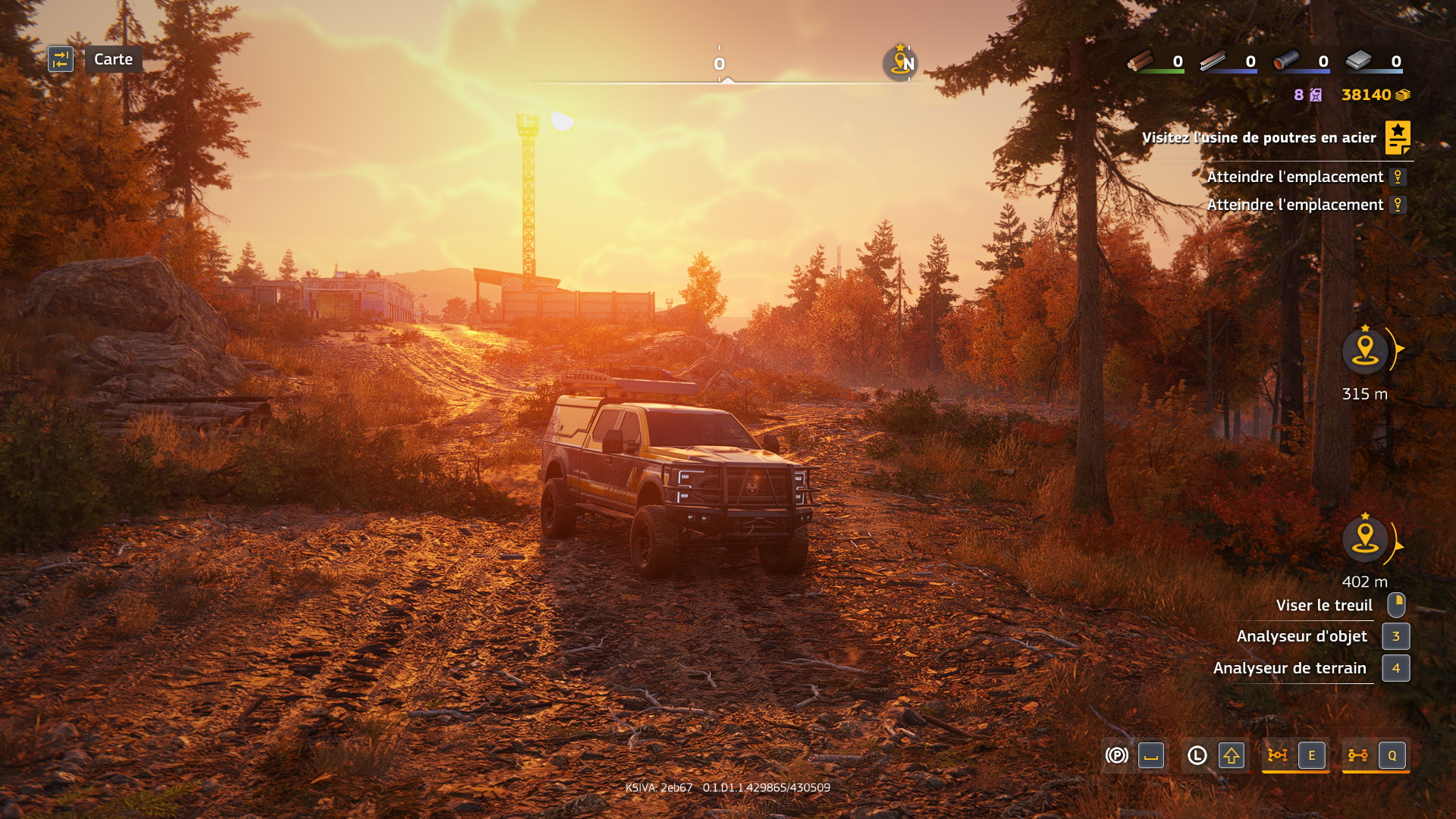
Task: Select the "Visitez l'usine de poutres en acier" objective
Action: pos(1258,137)
